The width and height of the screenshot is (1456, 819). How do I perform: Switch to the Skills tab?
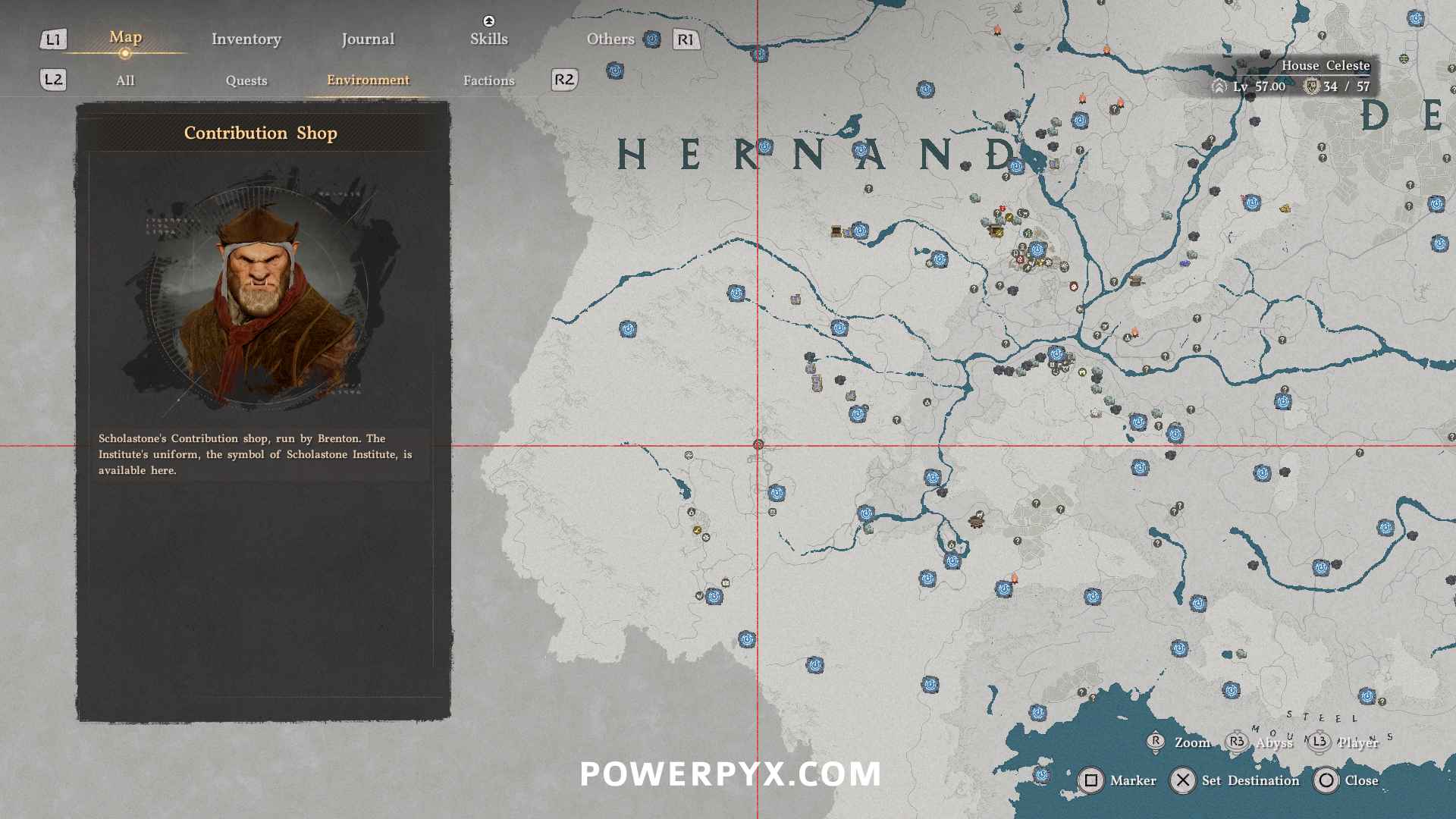(x=488, y=39)
